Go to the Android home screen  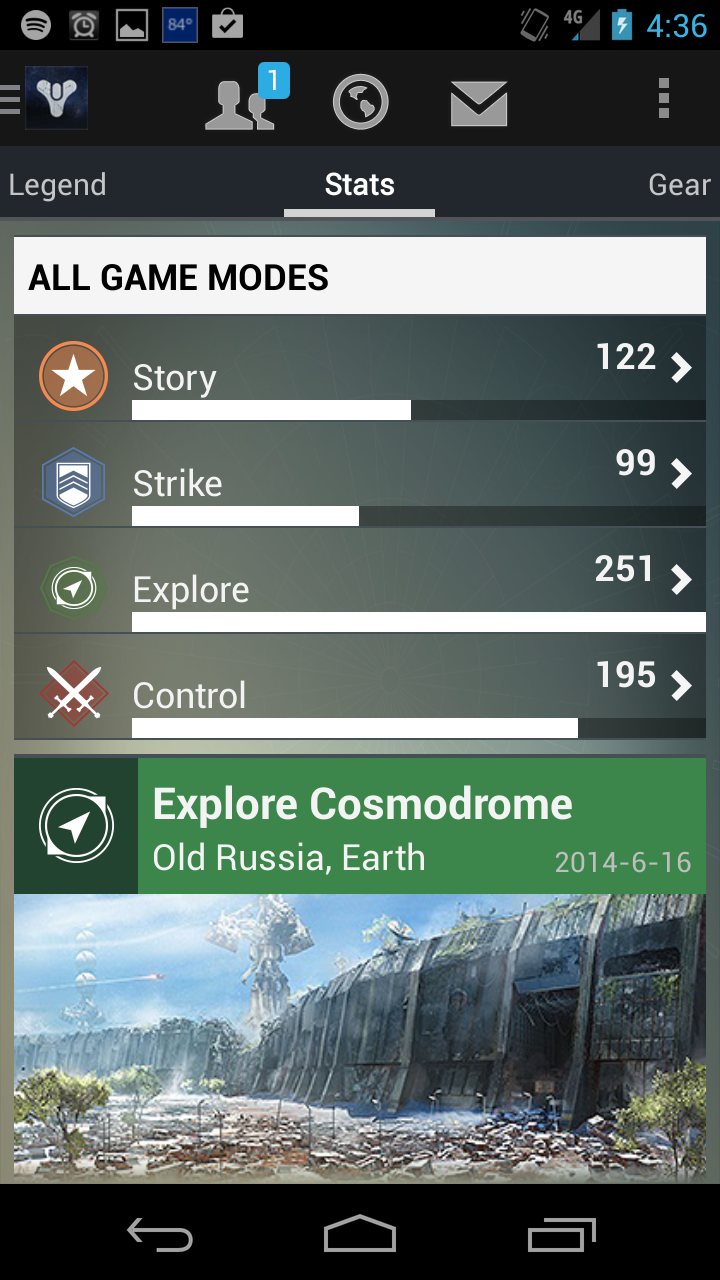(360, 1234)
